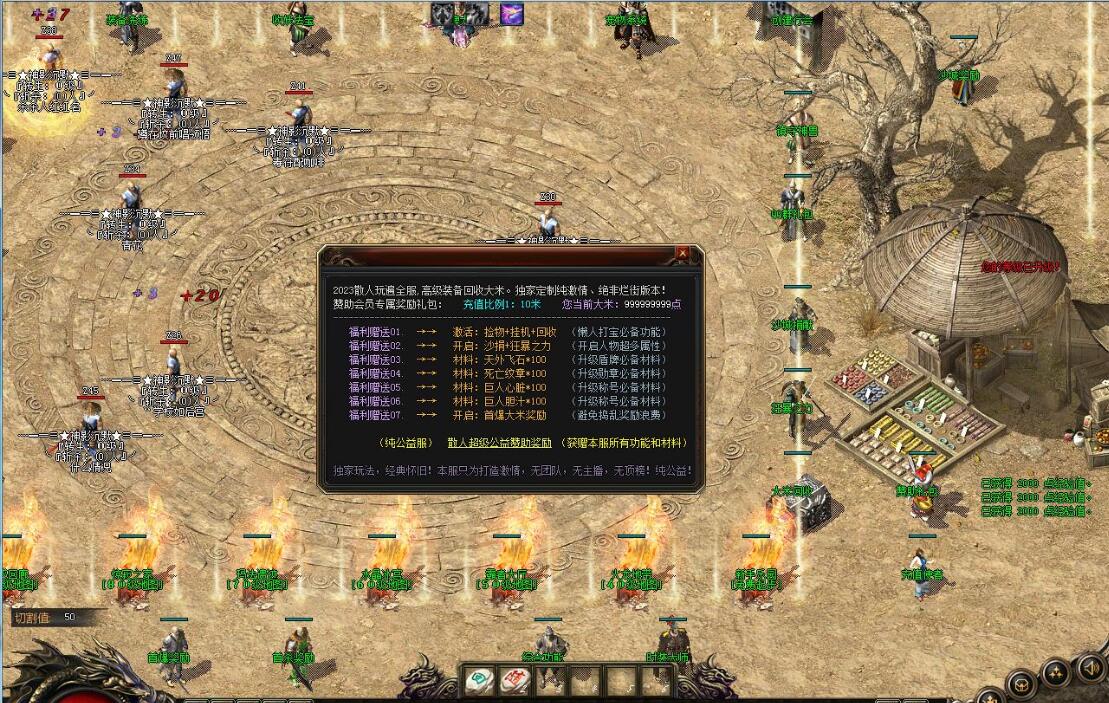Select the purple swirl buff icon
The width and height of the screenshot is (1109, 703).
click(512, 14)
